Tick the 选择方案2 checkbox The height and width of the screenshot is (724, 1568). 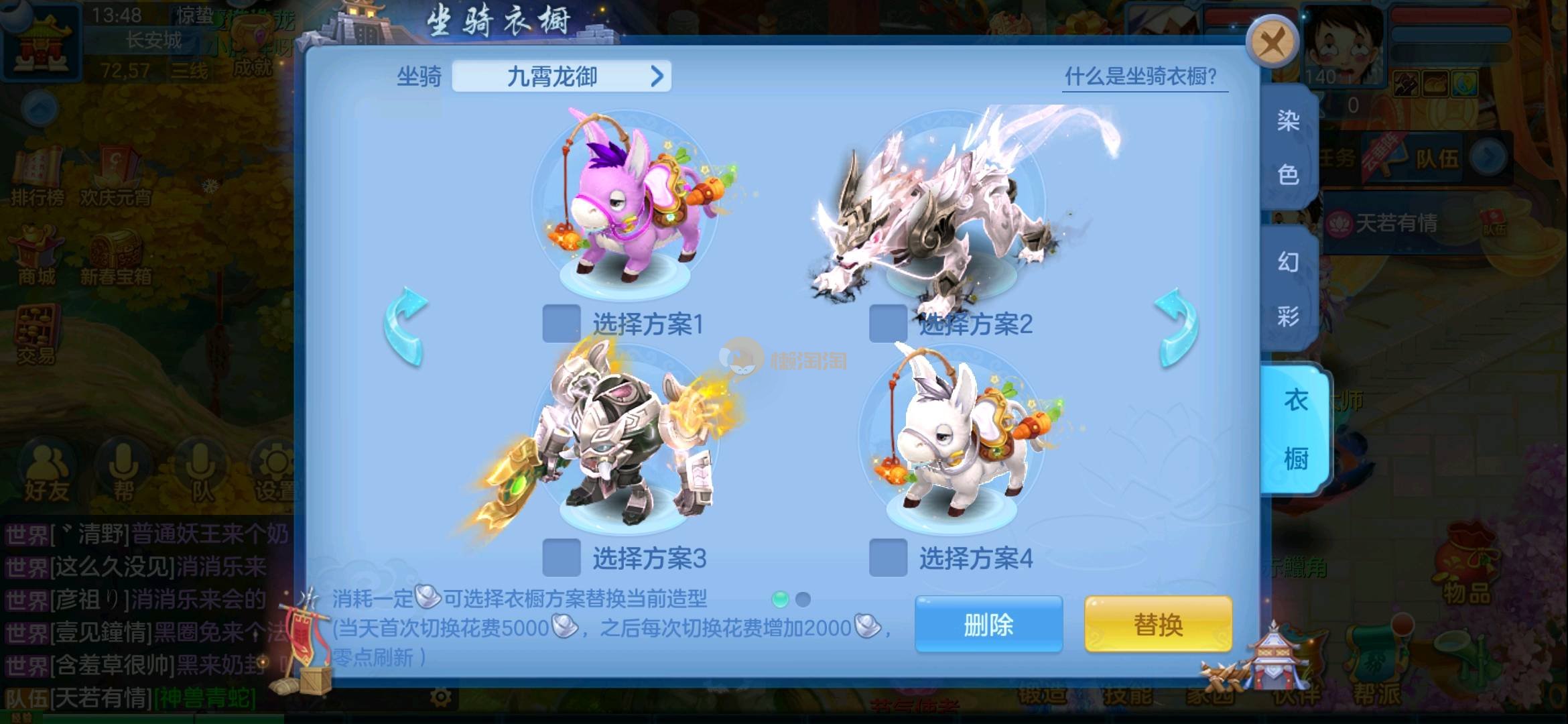coord(888,324)
